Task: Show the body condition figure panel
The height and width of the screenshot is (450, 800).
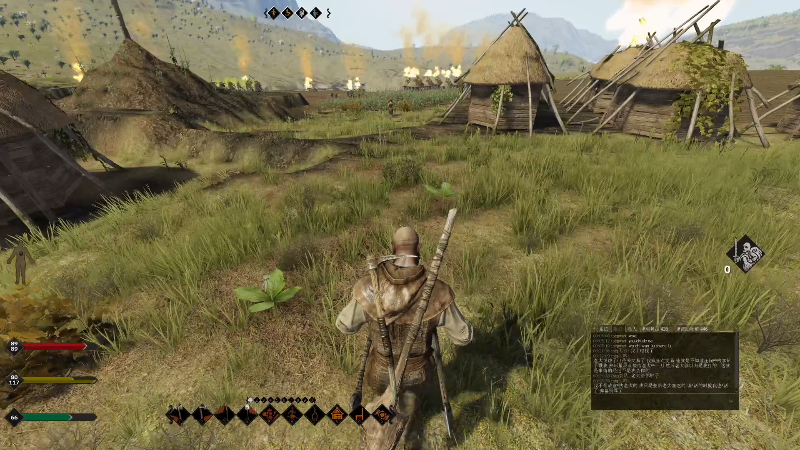Action: [19, 262]
